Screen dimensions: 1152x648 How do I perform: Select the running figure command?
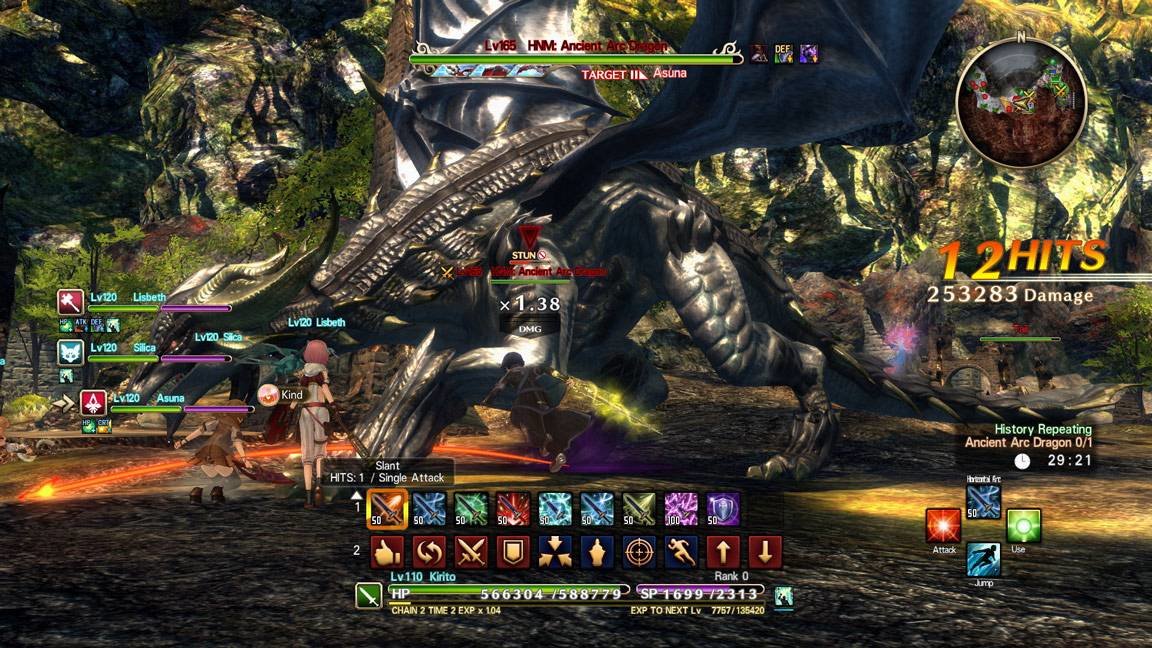(x=681, y=552)
